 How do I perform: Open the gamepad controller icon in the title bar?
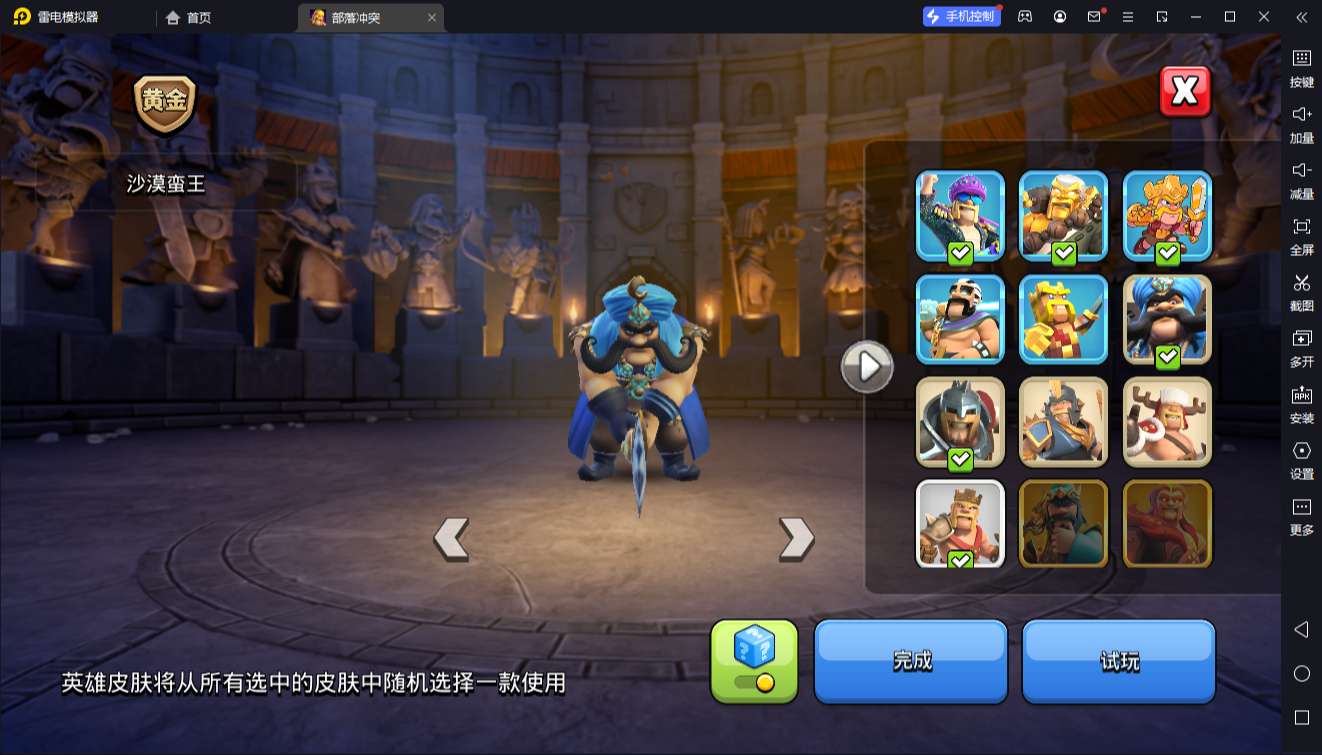click(x=1023, y=16)
